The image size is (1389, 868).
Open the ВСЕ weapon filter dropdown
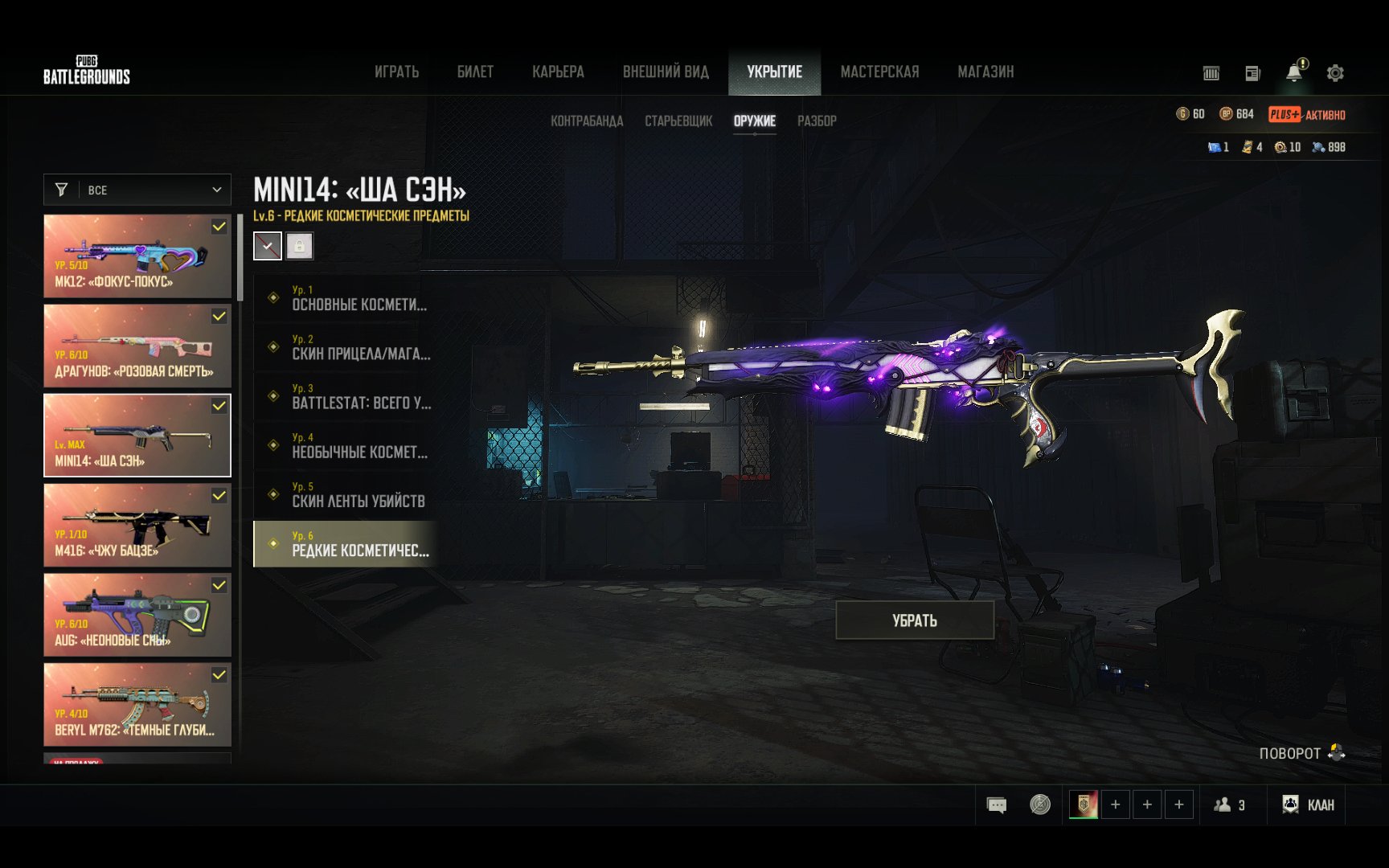(x=137, y=190)
